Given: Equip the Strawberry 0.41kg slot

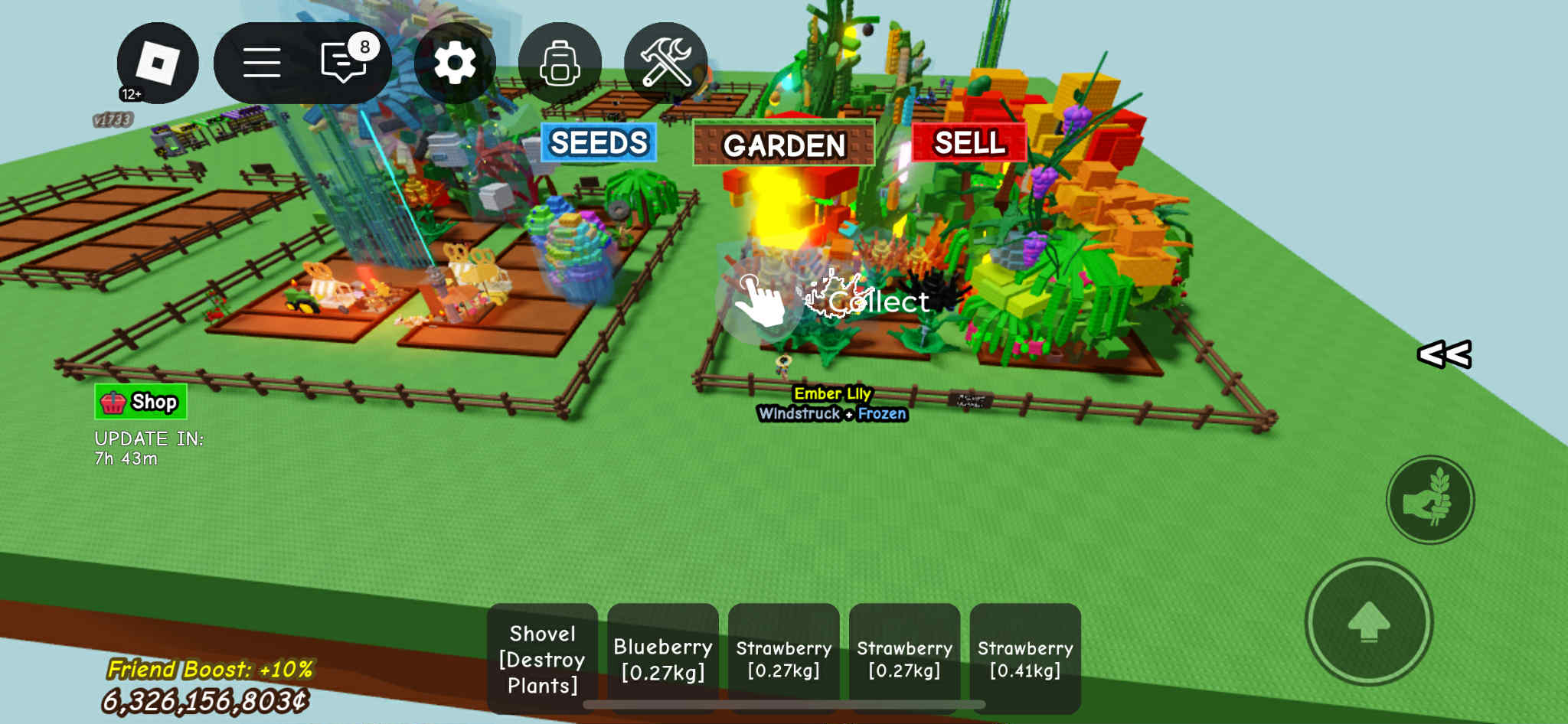Looking at the screenshot, I should coord(1025,659).
